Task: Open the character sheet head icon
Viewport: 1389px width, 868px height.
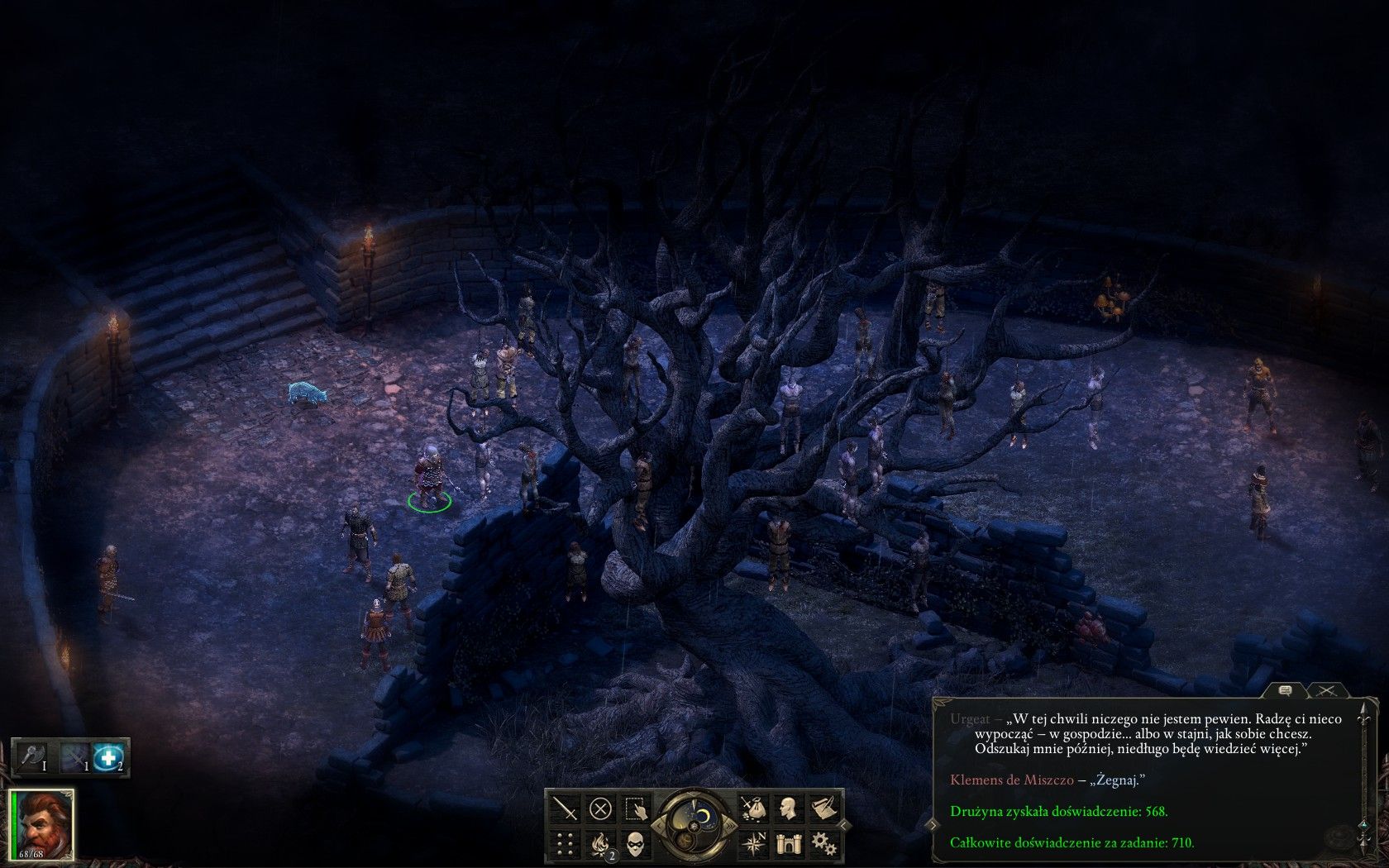Action: click(x=788, y=808)
